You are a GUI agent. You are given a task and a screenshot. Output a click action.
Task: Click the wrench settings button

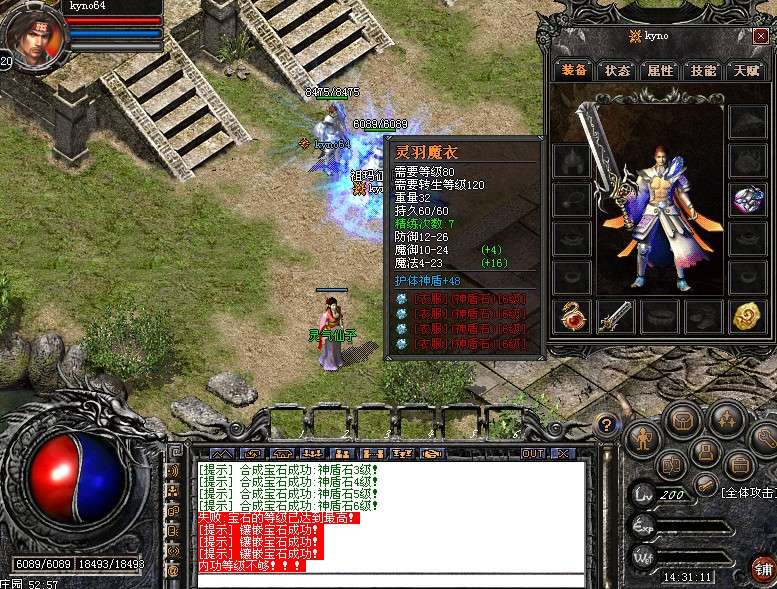765,436
